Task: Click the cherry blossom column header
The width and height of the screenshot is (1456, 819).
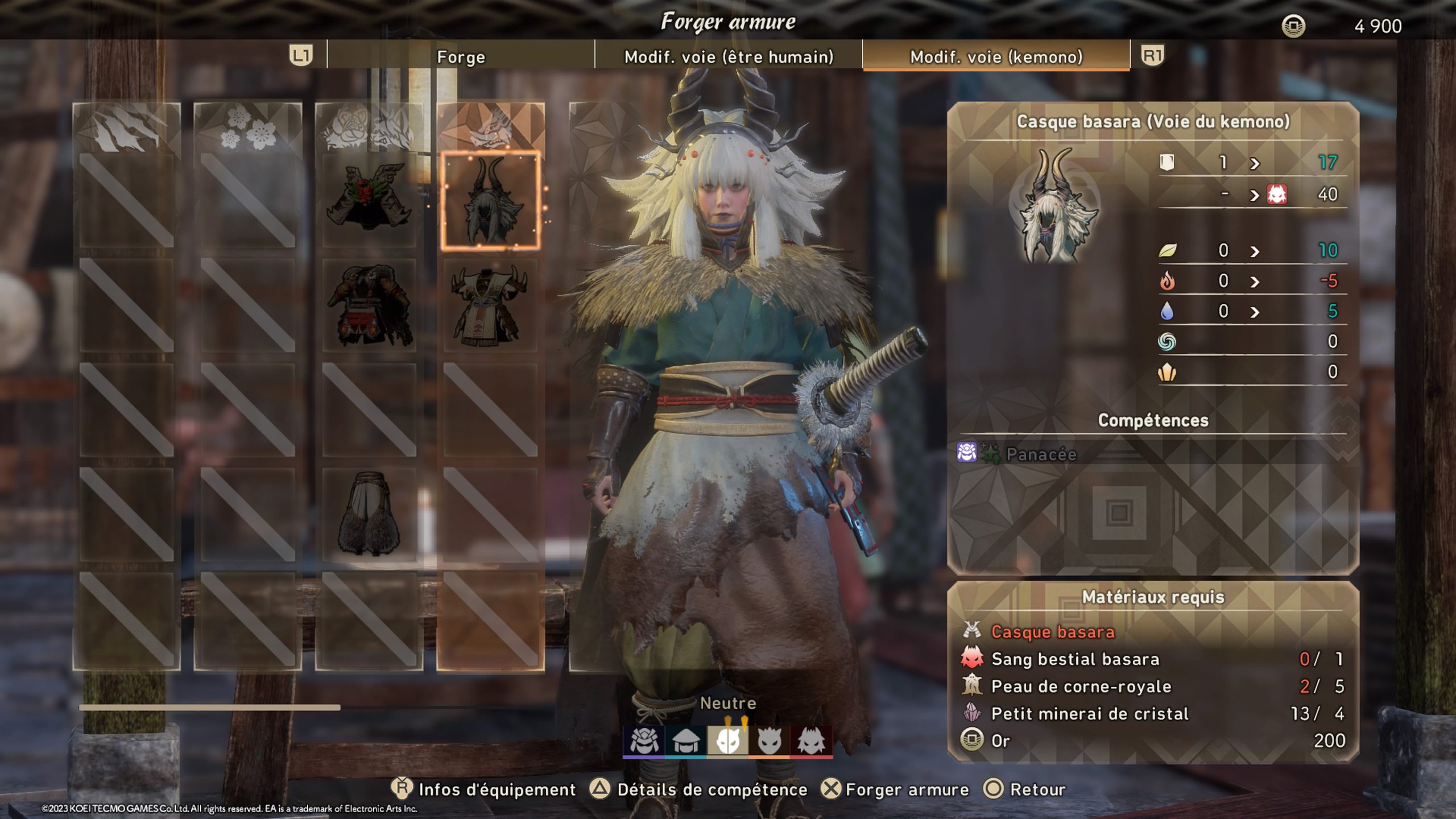Action: (247, 129)
